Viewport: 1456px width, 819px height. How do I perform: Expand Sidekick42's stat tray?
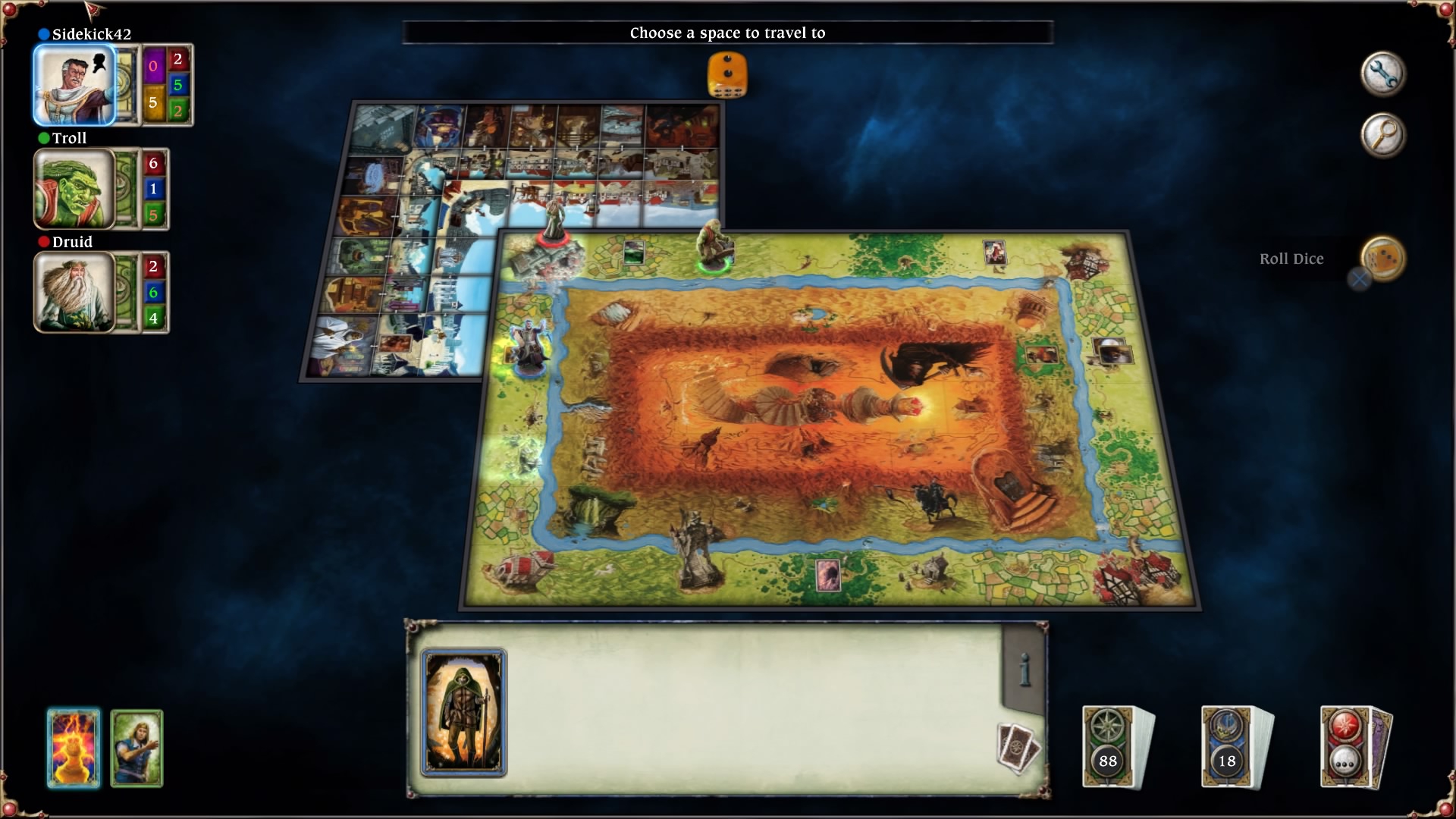(126, 83)
